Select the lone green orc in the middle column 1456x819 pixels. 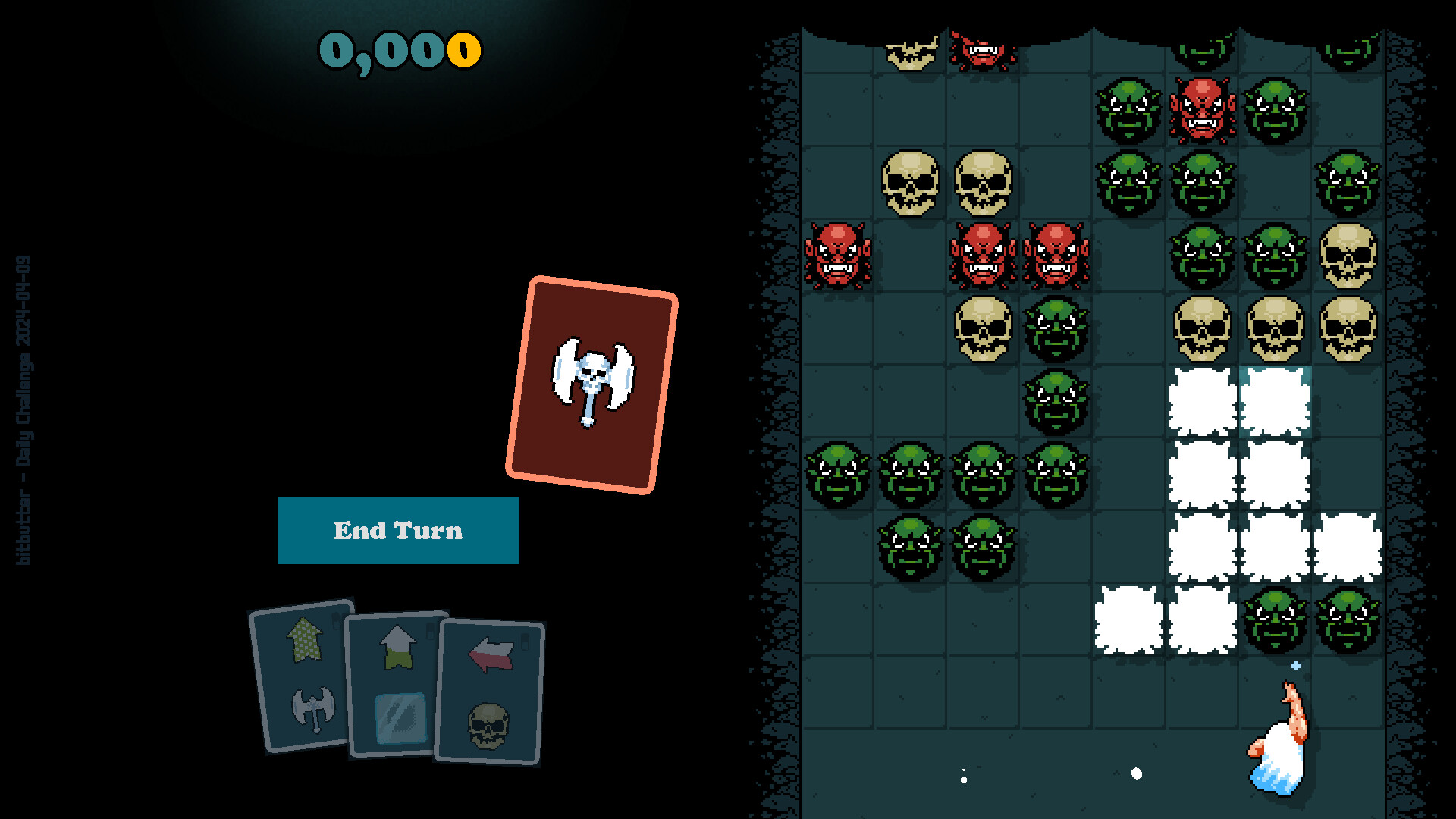click(x=1056, y=400)
